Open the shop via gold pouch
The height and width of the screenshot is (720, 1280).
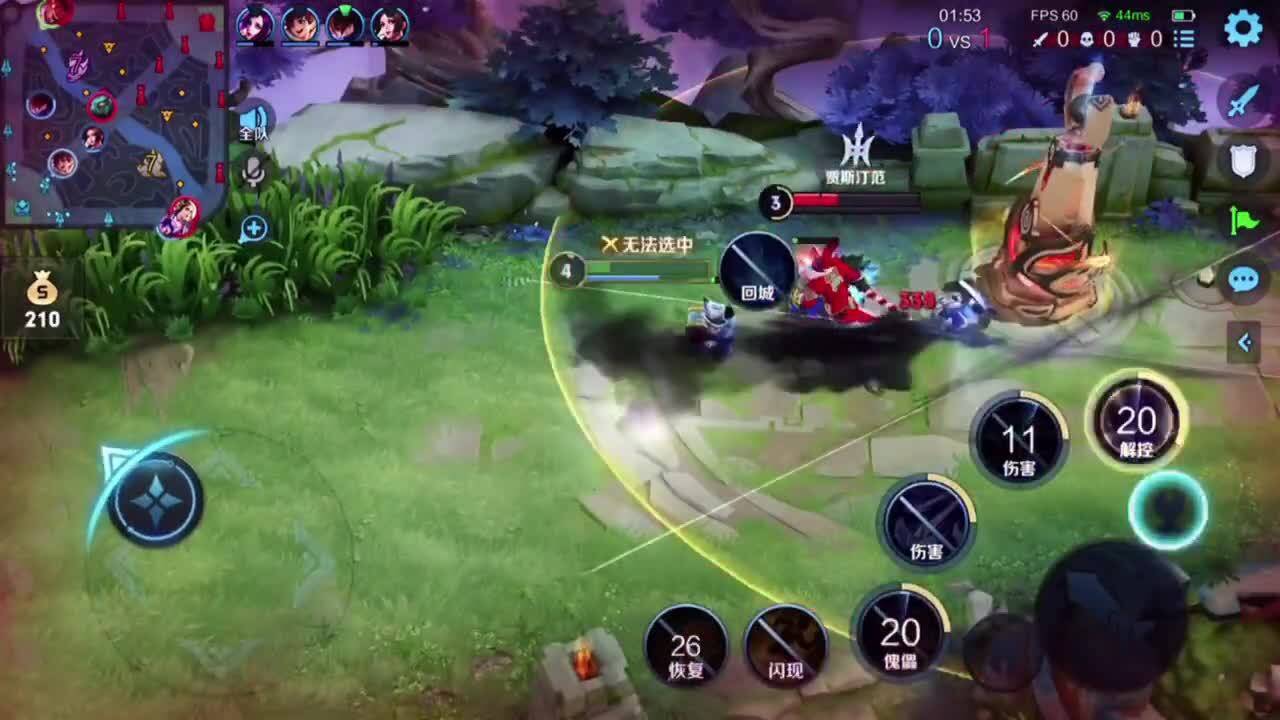point(42,300)
